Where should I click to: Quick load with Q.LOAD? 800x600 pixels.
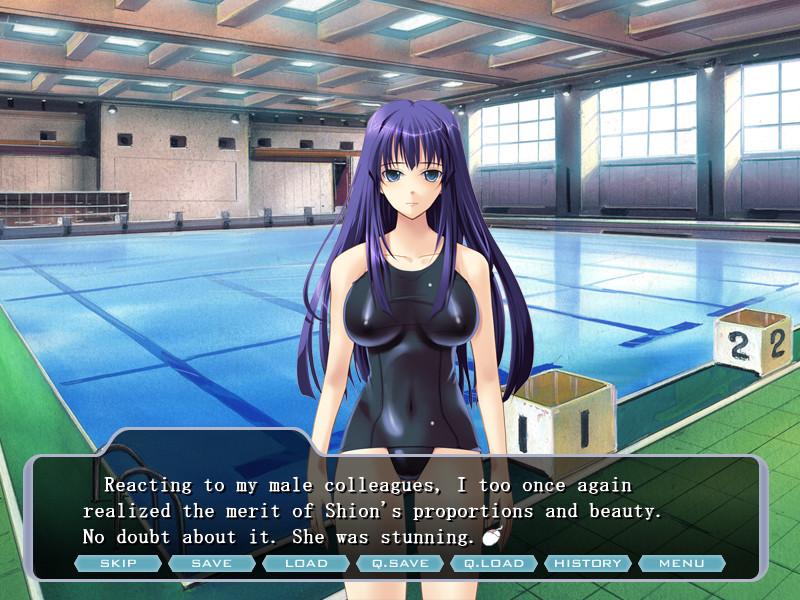(x=494, y=564)
